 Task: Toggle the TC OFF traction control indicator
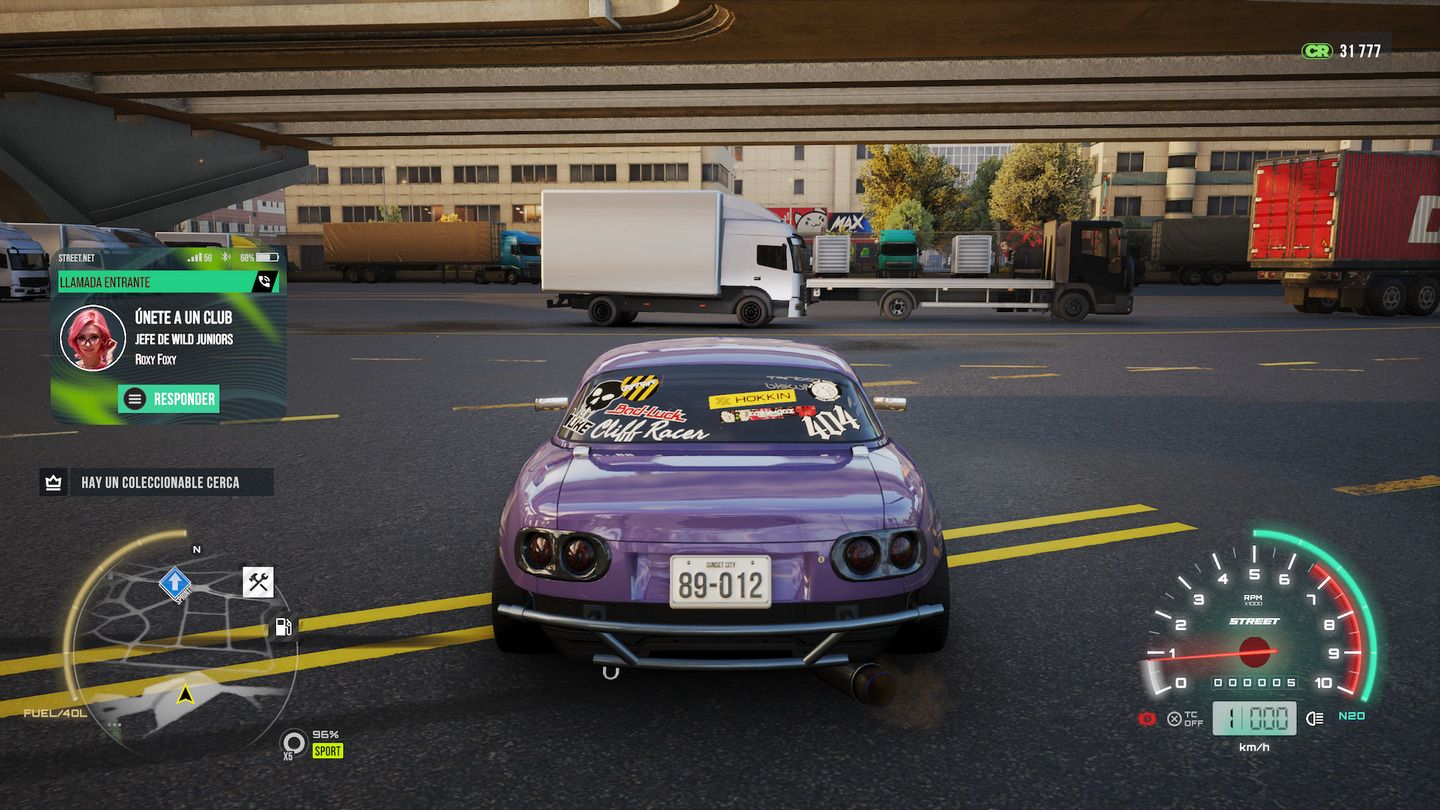coord(1185,718)
